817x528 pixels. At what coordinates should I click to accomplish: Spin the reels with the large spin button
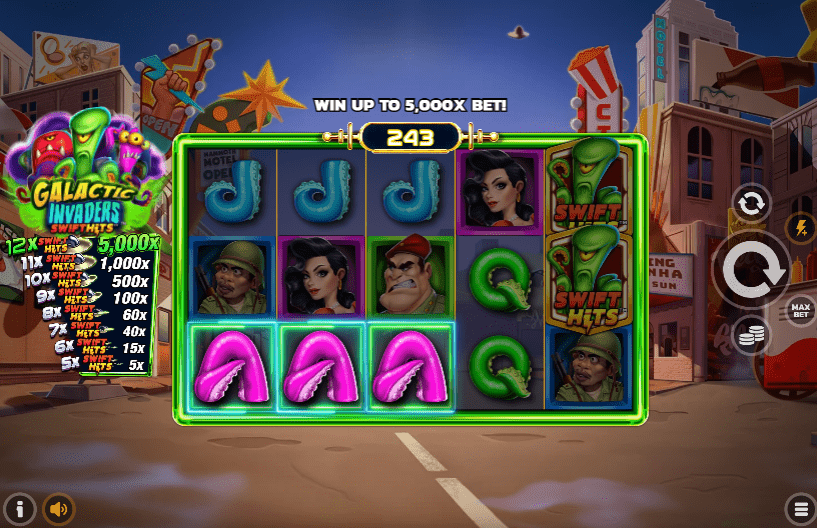point(751,267)
